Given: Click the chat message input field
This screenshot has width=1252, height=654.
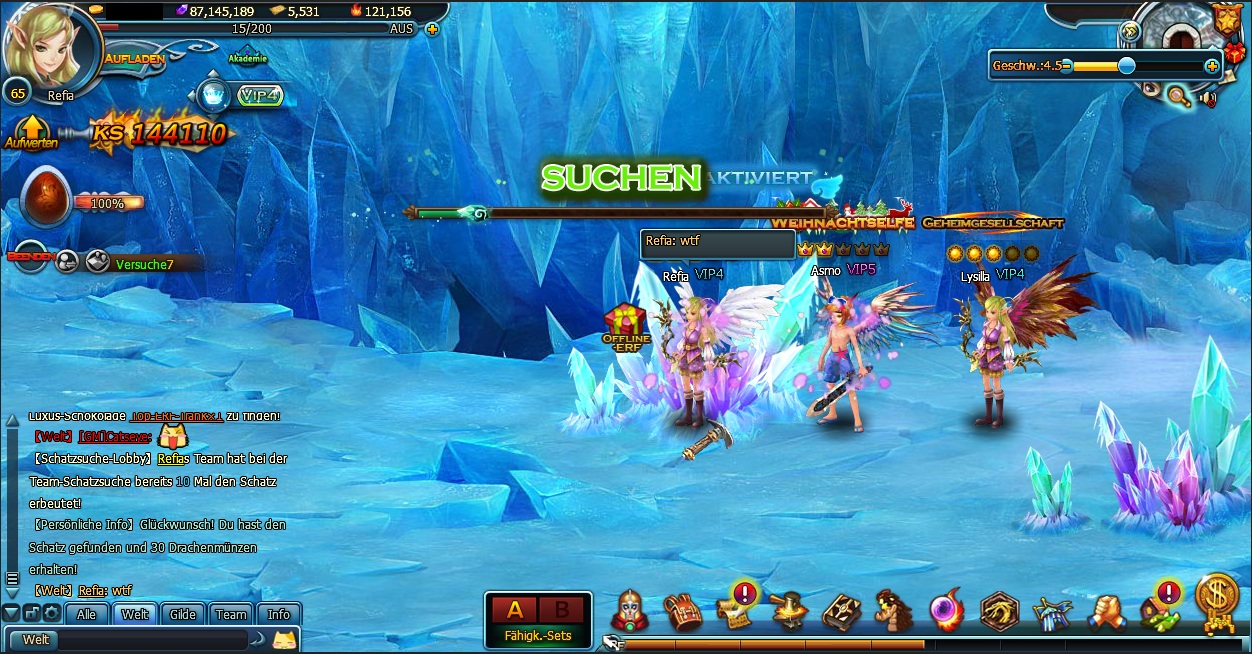Looking at the screenshot, I should tap(150, 639).
